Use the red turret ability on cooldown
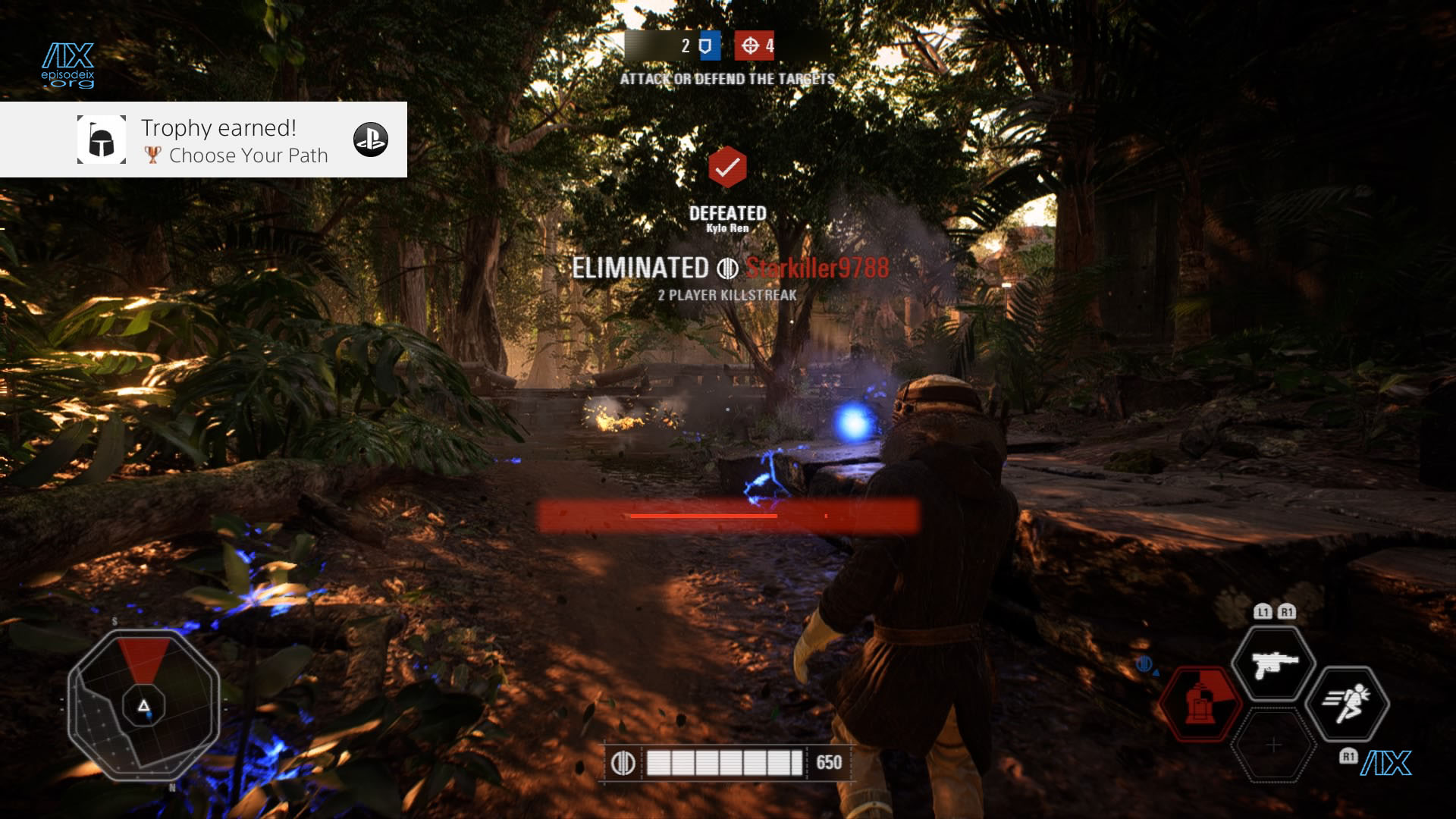 [1199, 704]
